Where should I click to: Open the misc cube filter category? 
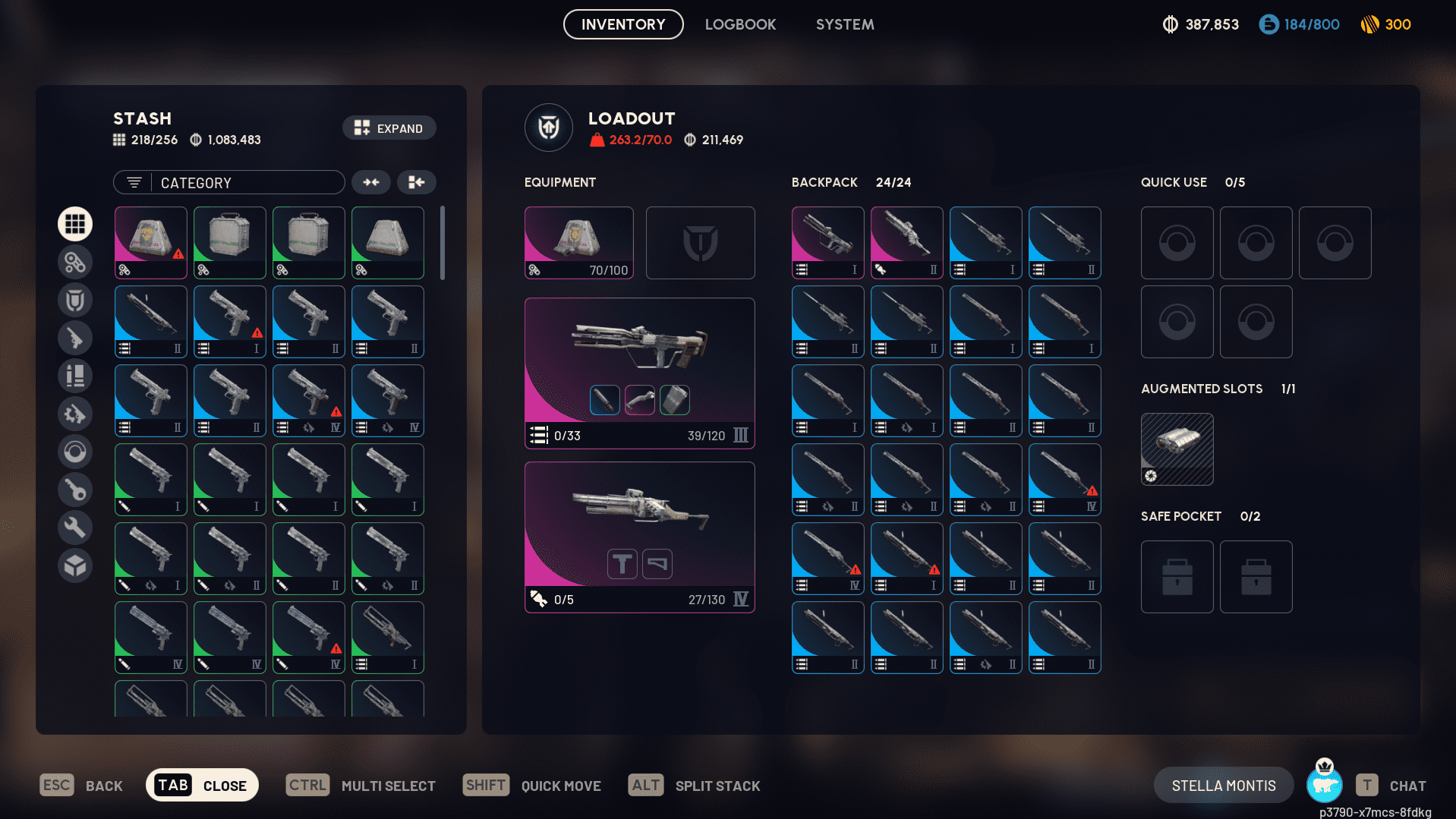(75, 565)
